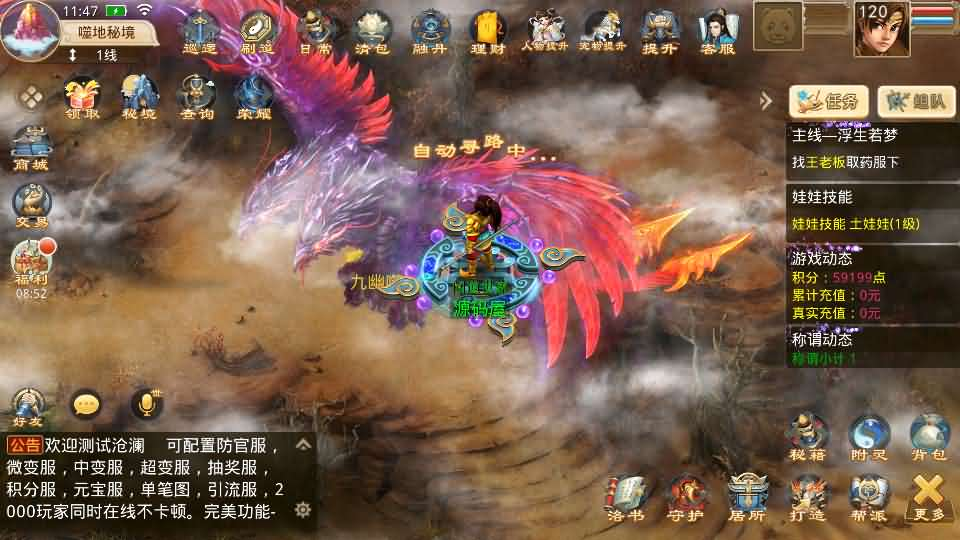Switch to the 任务 quest tab
Image resolution: width=960 pixels, height=540 pixels.
point(828,101)
